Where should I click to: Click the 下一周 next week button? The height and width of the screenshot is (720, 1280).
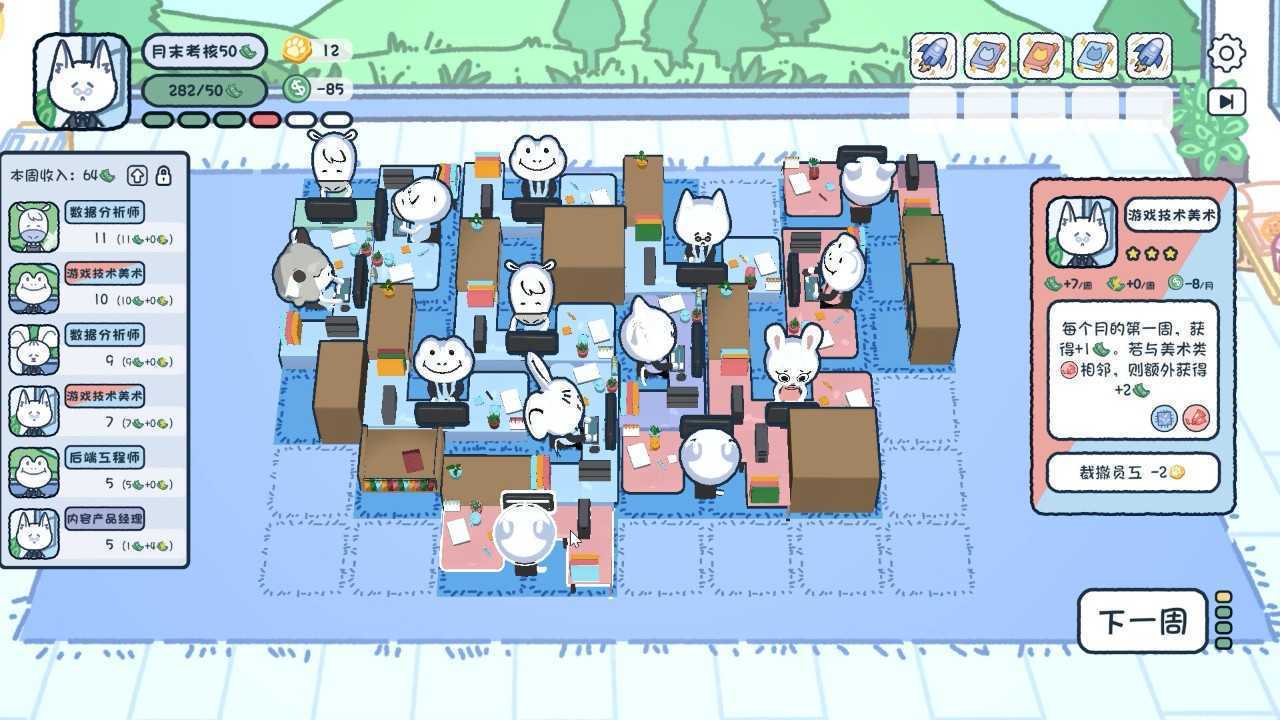pyautogui.click(x=1142, y=622)
